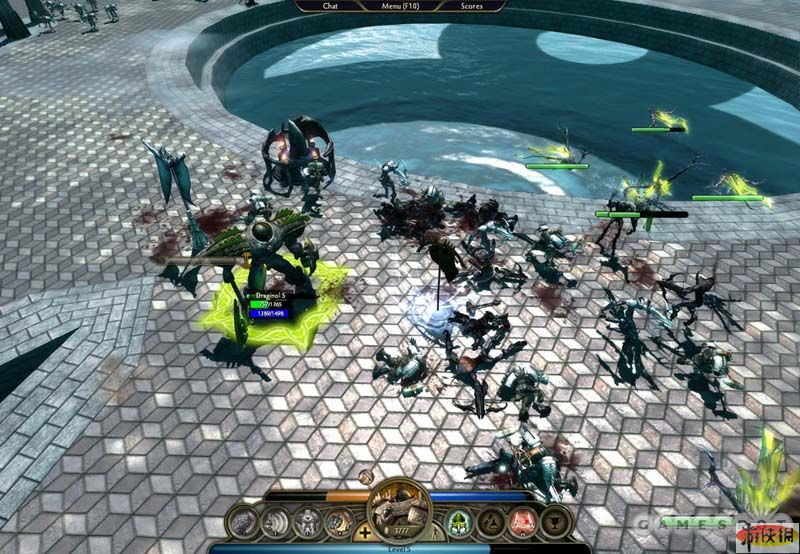Click the plus button beside the portrait
The image size is (800, 554).
tap(365, 533)
